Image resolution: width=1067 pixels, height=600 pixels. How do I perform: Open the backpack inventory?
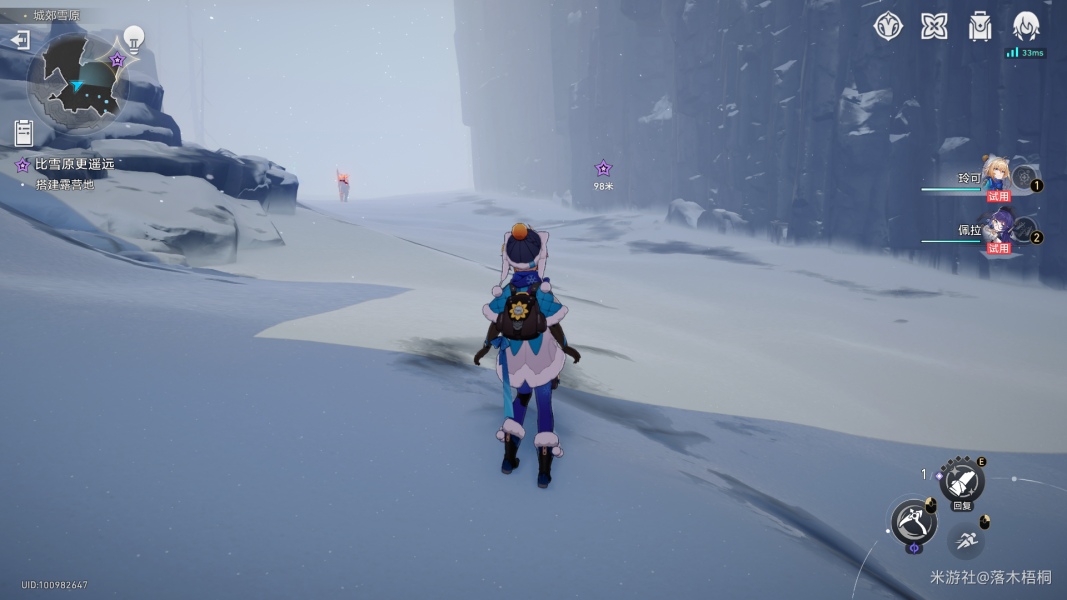980,27
